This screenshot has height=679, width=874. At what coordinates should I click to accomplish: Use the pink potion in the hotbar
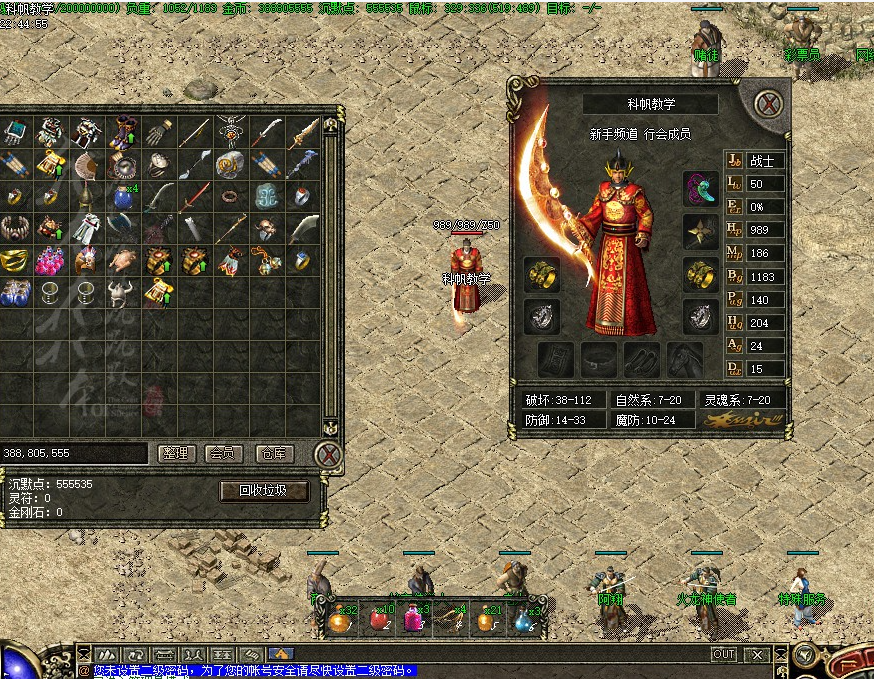pyautogui.click(x=411, y=621)
